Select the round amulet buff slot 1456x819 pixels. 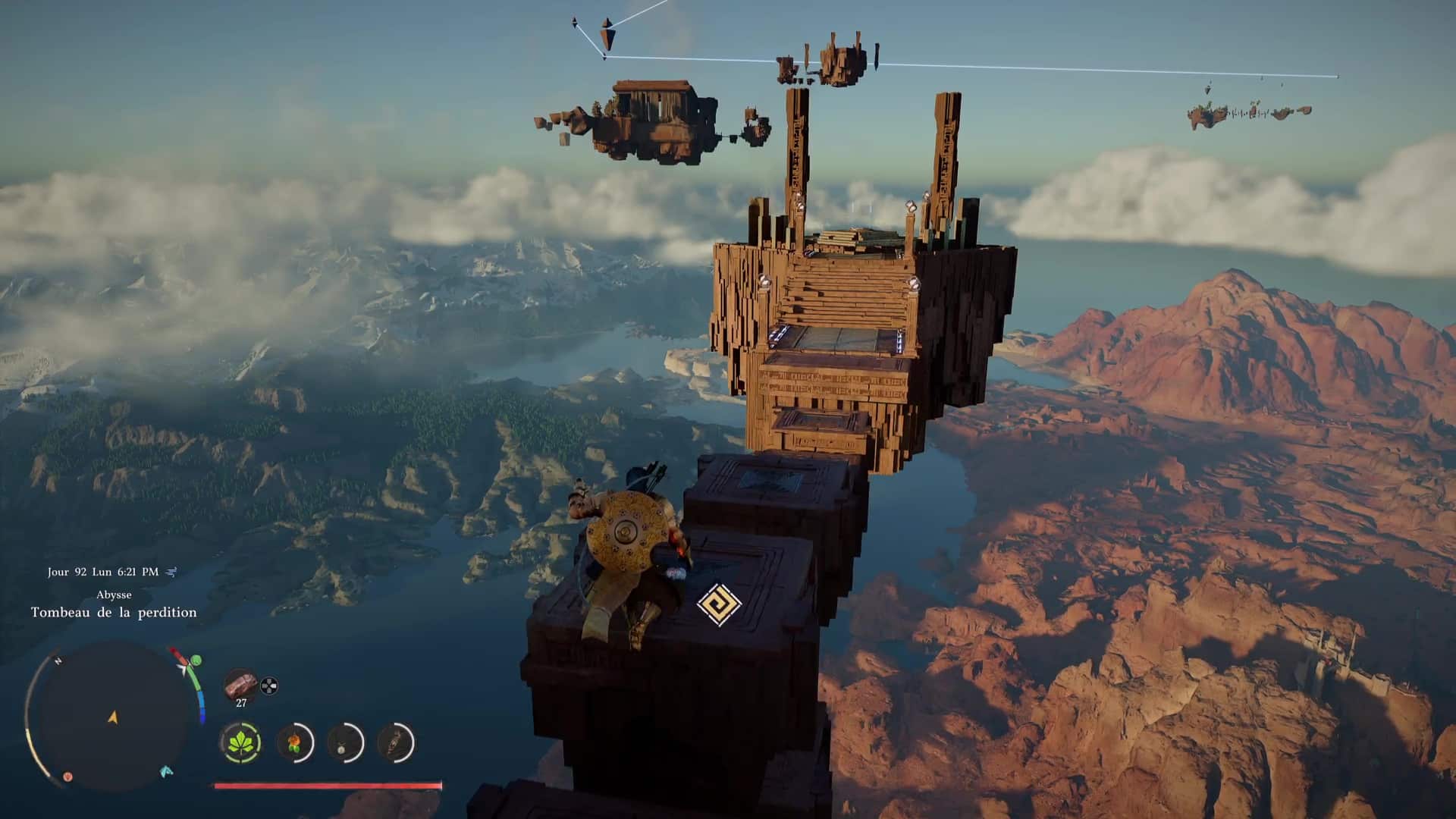point(345,742)
